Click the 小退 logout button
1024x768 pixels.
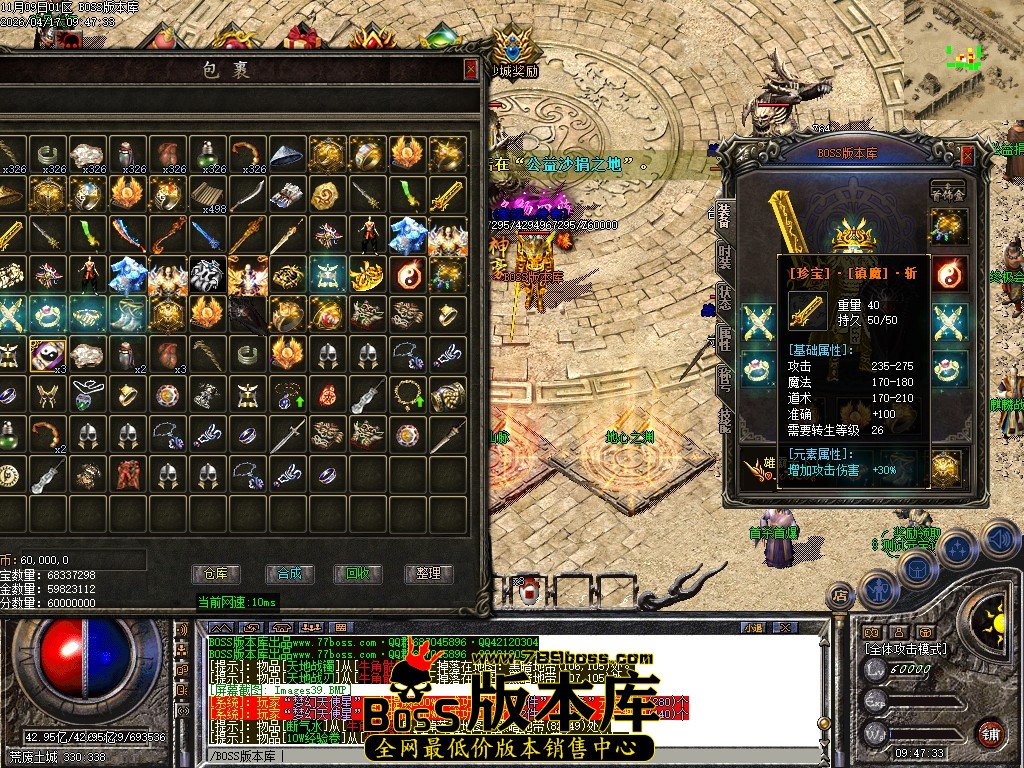pyautogui.click(x=753, y=628)
